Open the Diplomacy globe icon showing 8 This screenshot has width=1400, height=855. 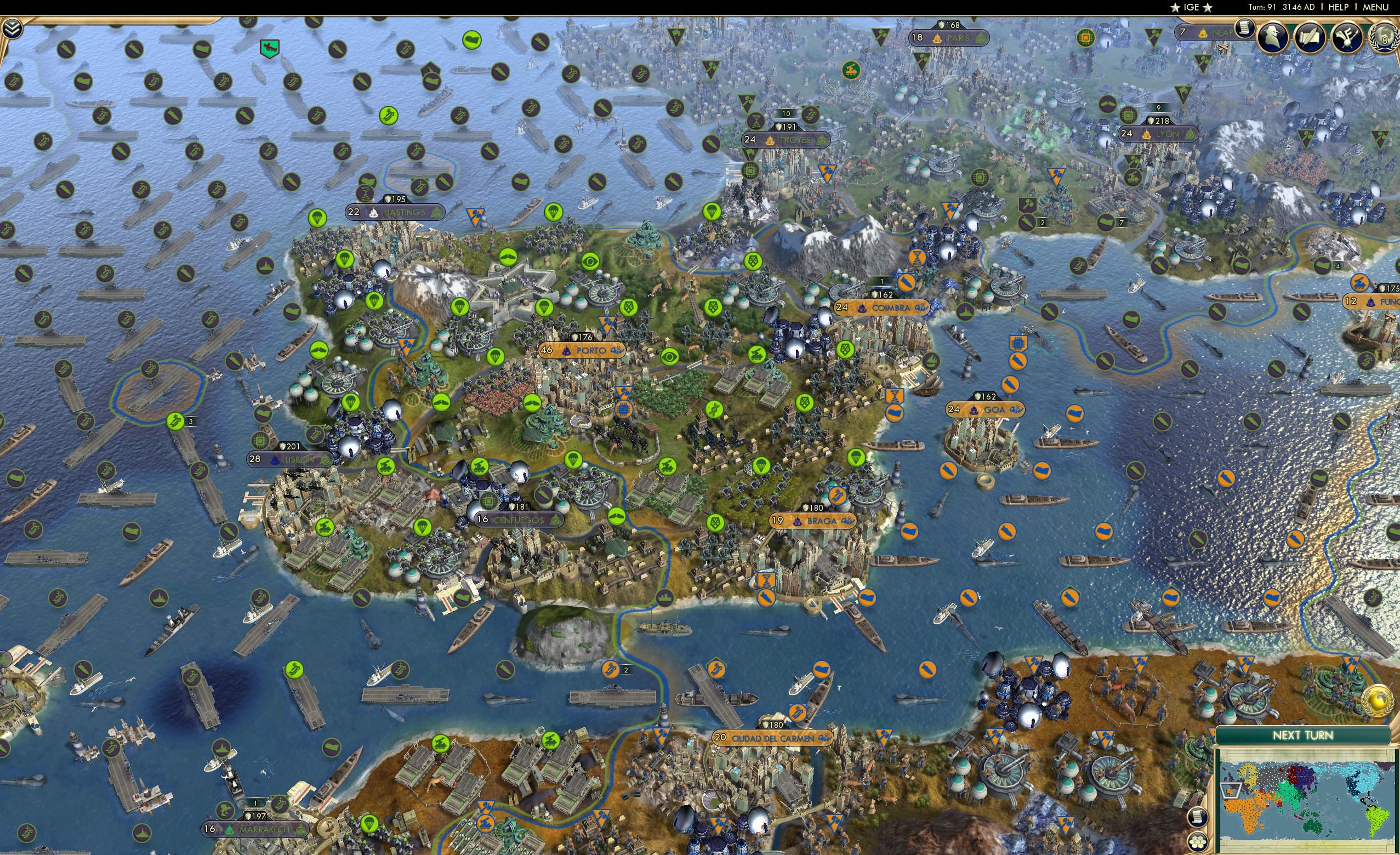click(x=1387, y=38)
